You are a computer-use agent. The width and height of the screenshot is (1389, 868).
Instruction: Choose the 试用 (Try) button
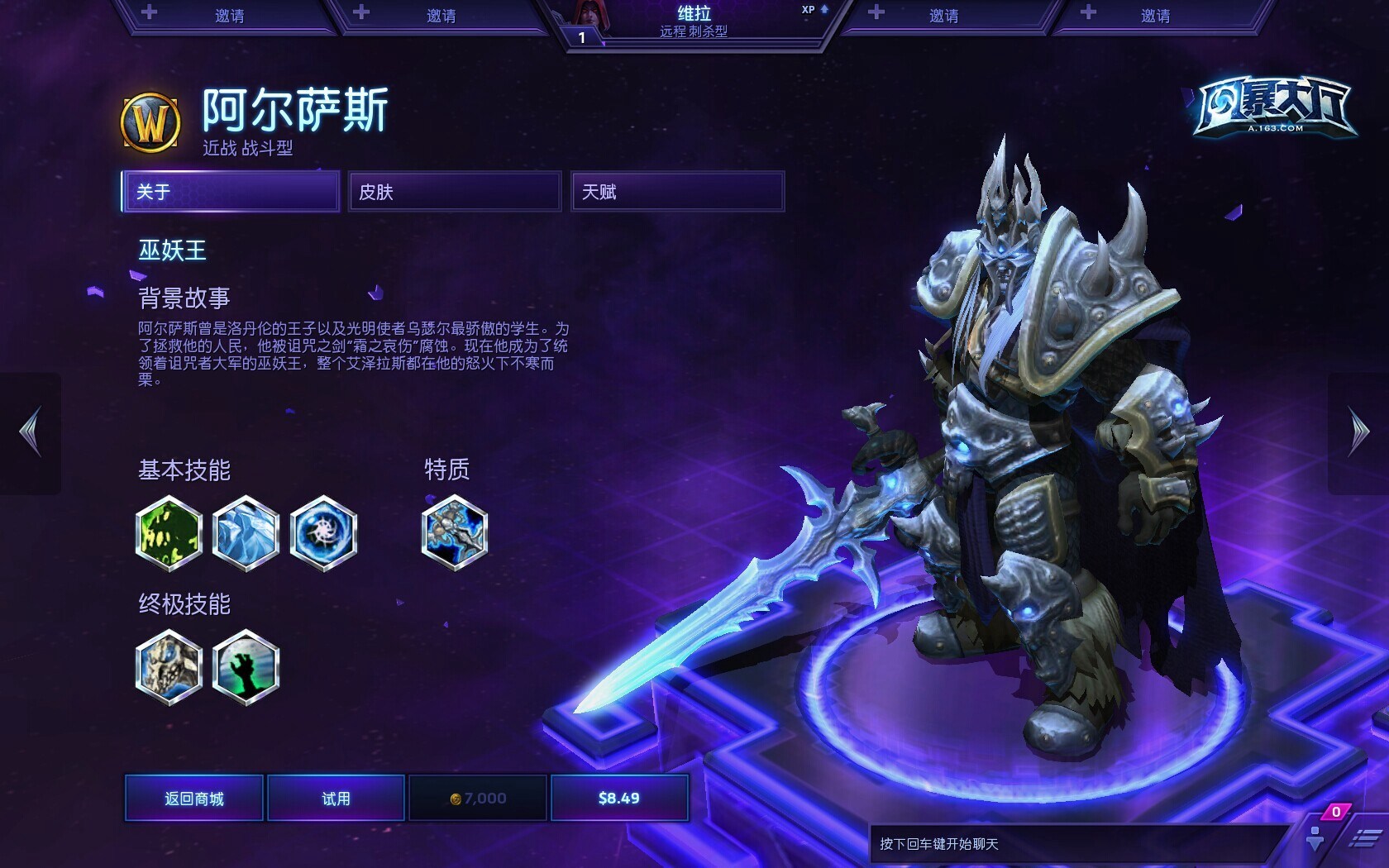click(336, 798)
